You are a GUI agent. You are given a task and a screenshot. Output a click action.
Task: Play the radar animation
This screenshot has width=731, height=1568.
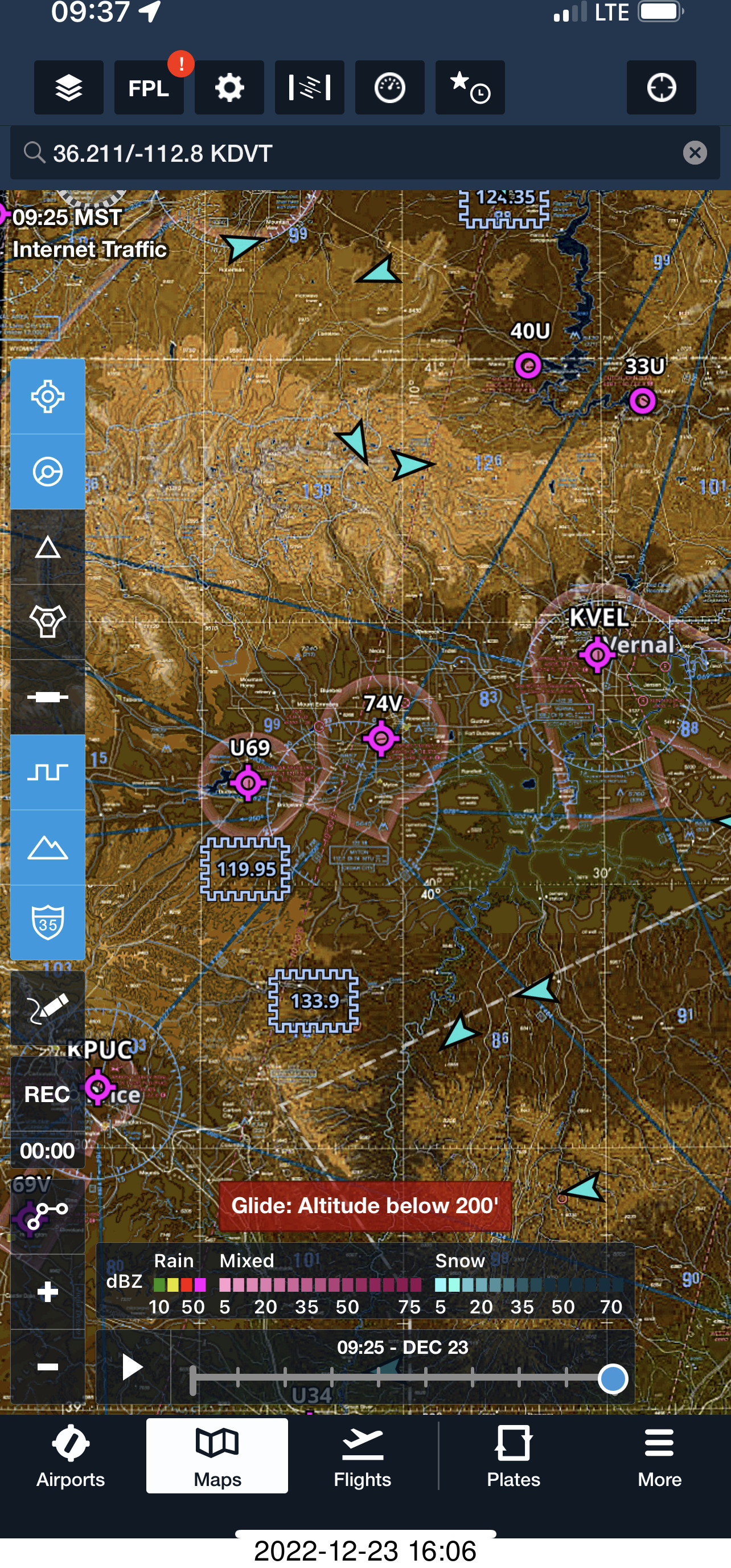click(132, 1366)
